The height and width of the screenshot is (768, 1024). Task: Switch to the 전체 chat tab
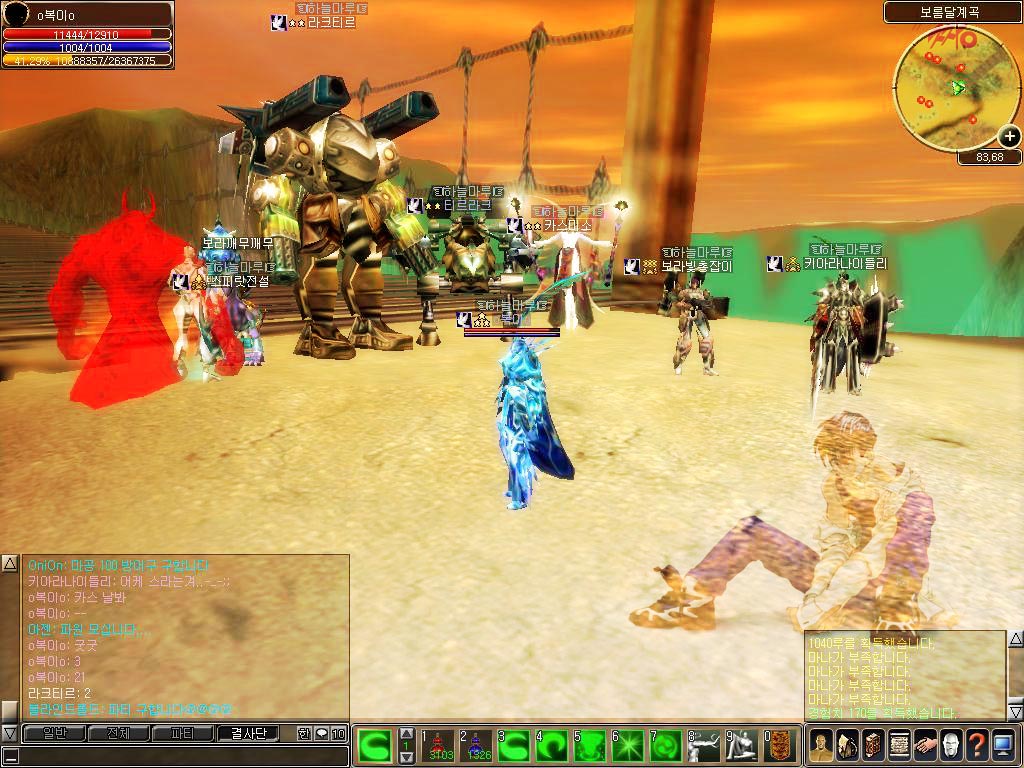(x=118, y=733)
